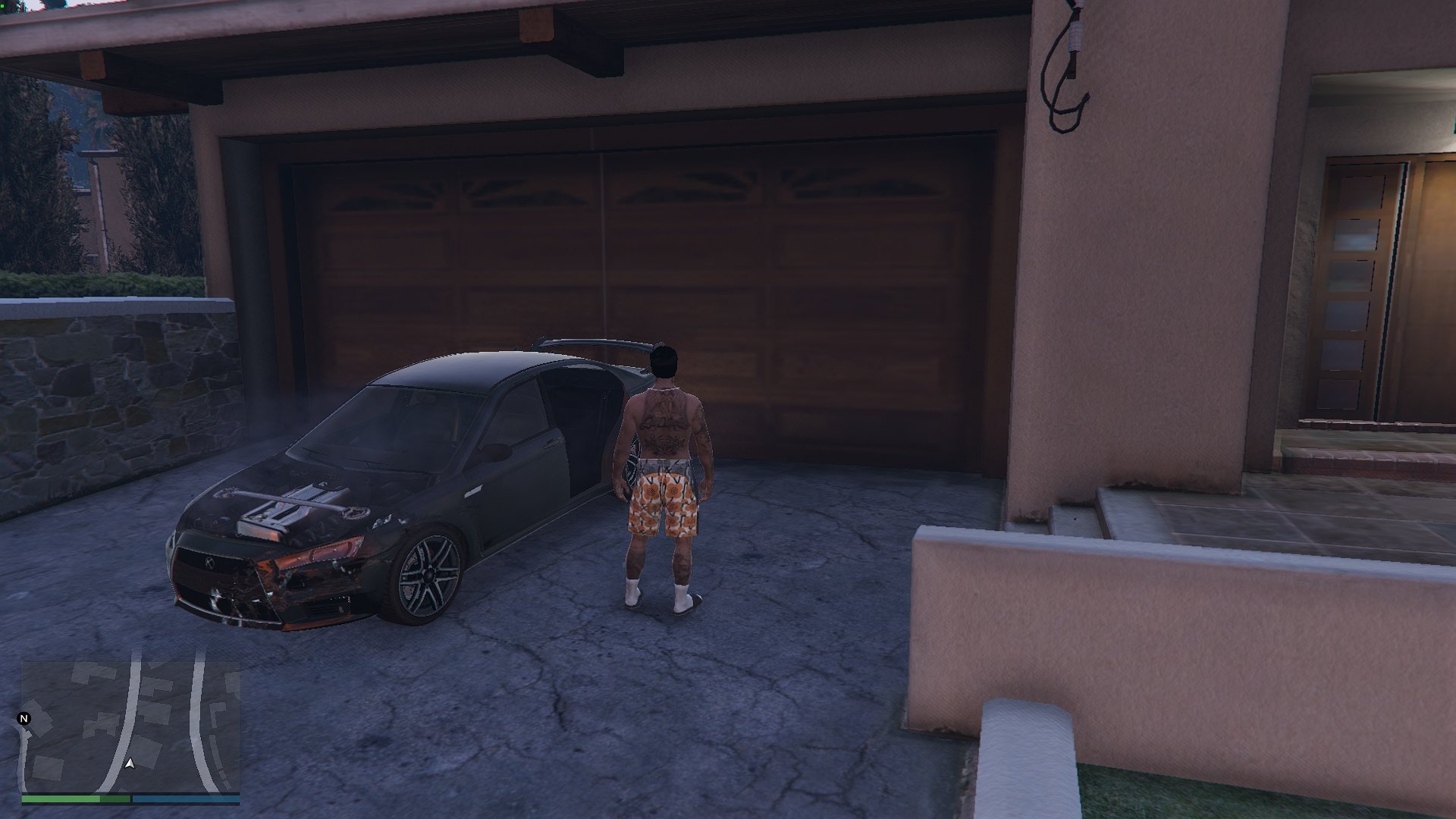The height and width of the screenshot is (819, 1456).
Task: Click the player arrow on the minimap
Action: point(130,763)
